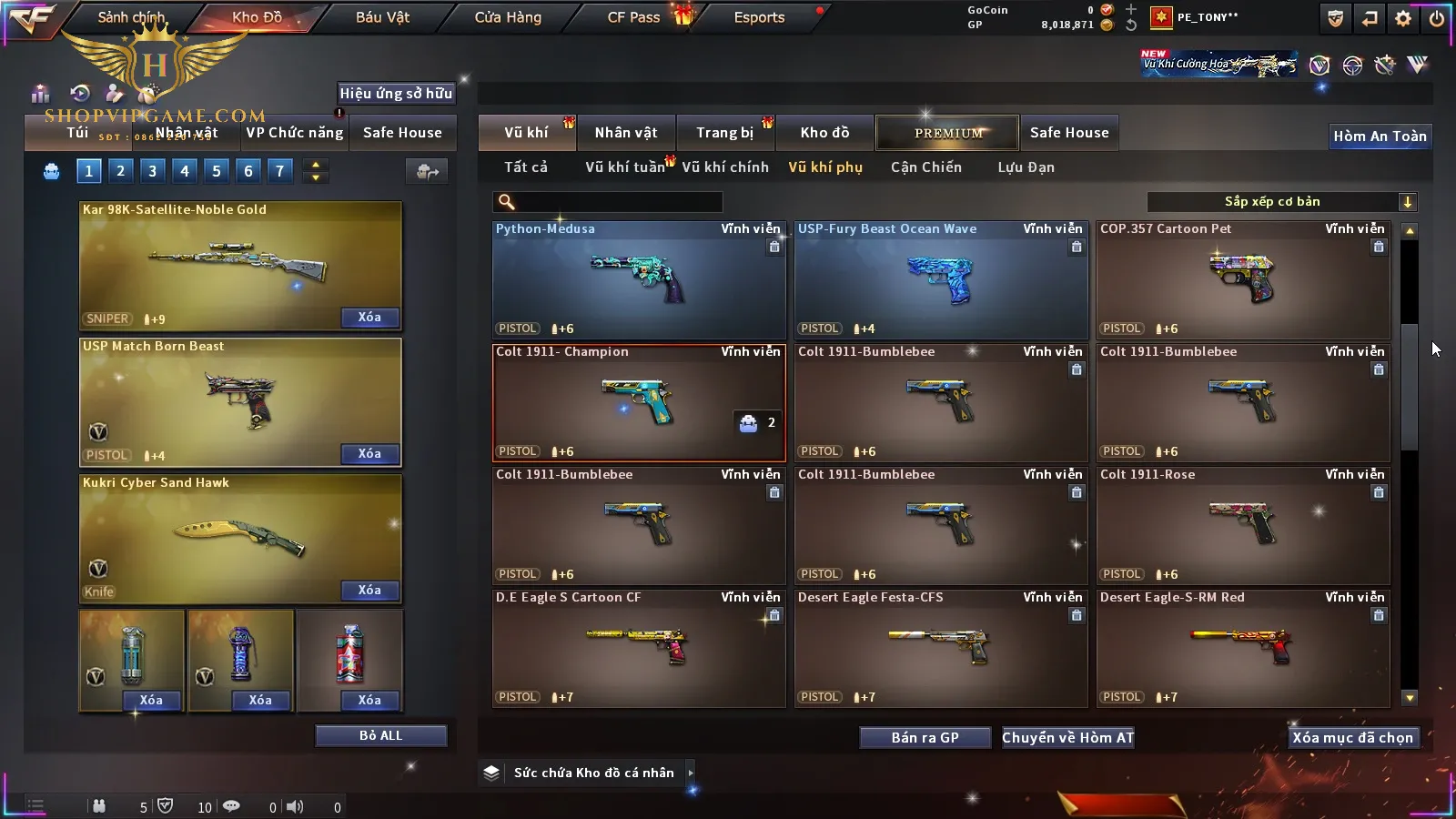Open the Cửa Hàng shop menu

tap(508, 17)
